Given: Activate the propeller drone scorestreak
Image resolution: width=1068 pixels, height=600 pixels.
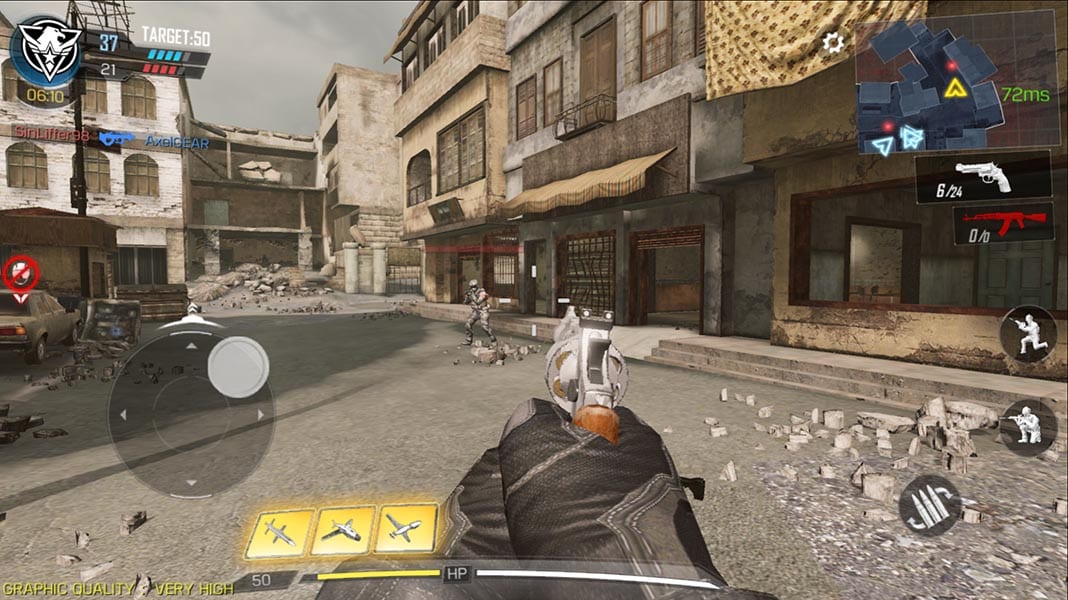Looking at the screenshot, I should pos(405,530).
